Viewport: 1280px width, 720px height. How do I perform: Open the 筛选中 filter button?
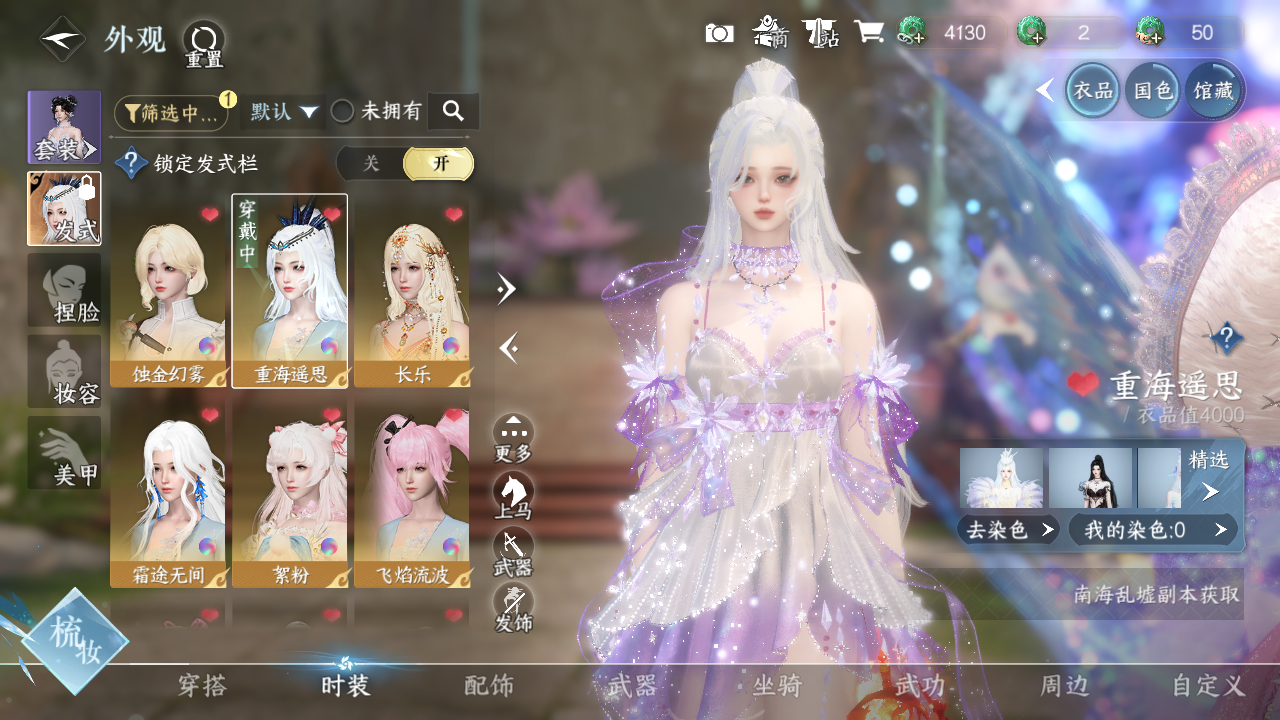tap(171, 113)
